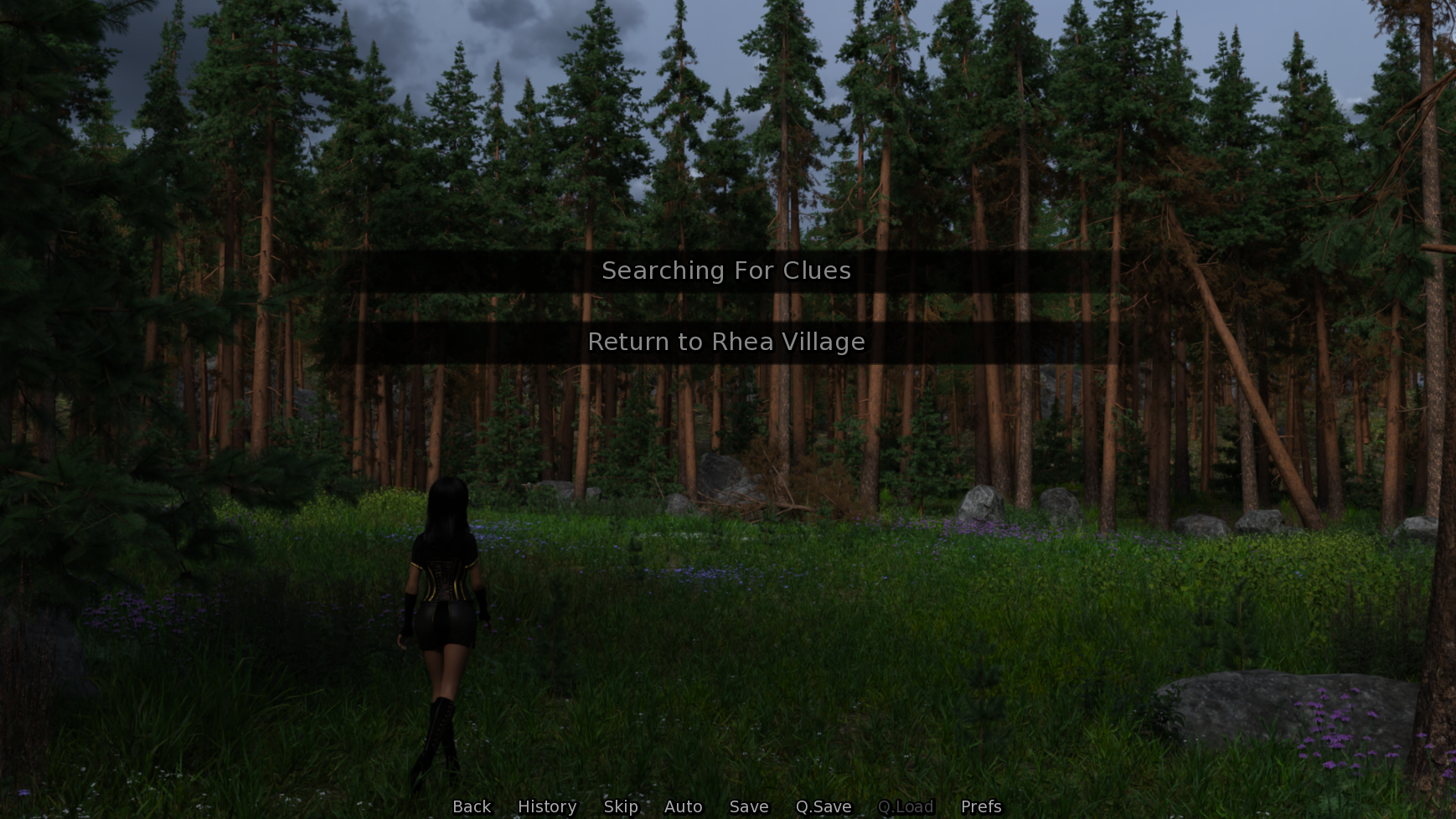Open the Prefs settings screen
The height and width of the screenshot is (819, 1456).
[x=979, y=806]
